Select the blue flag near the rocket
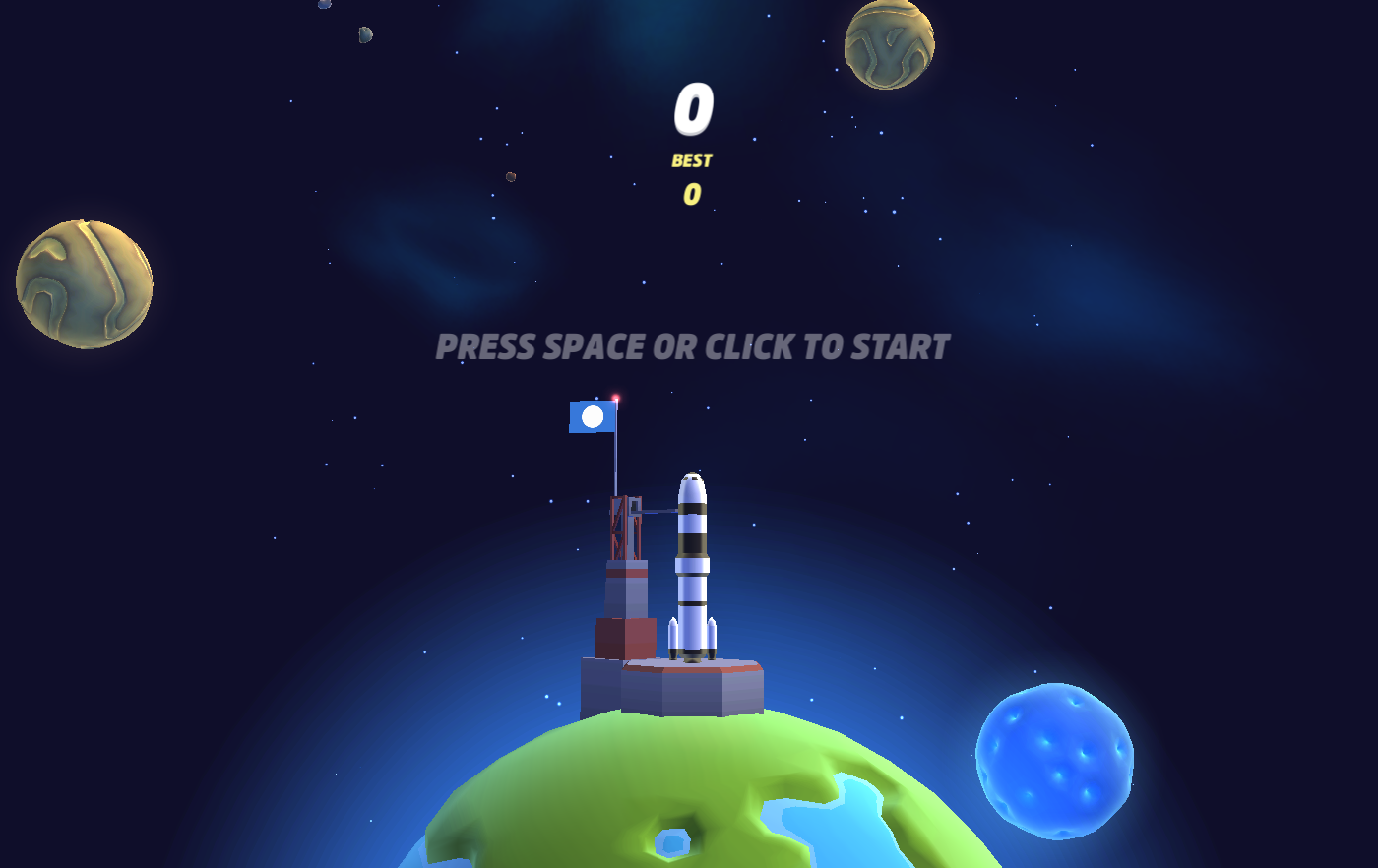 tap(591, 417)
